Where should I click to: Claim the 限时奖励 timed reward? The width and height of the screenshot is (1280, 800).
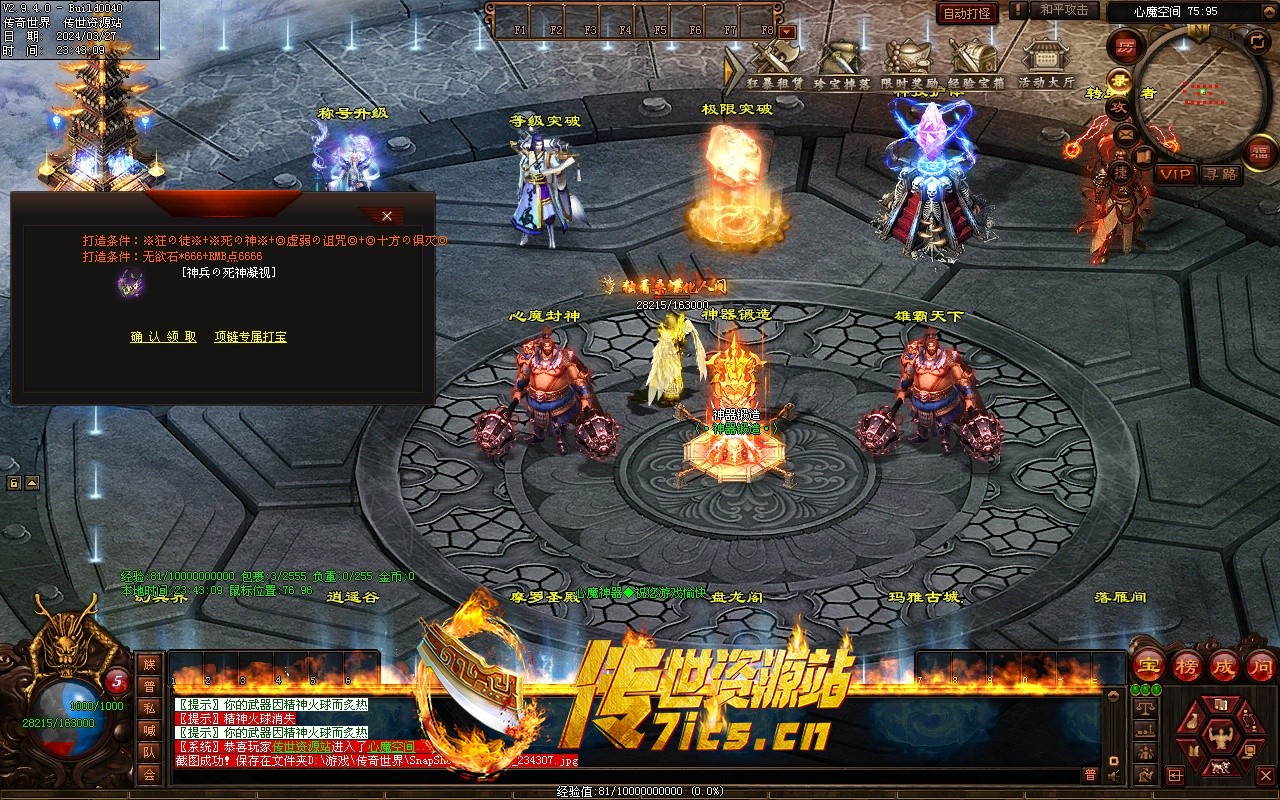tap(909, 64)
